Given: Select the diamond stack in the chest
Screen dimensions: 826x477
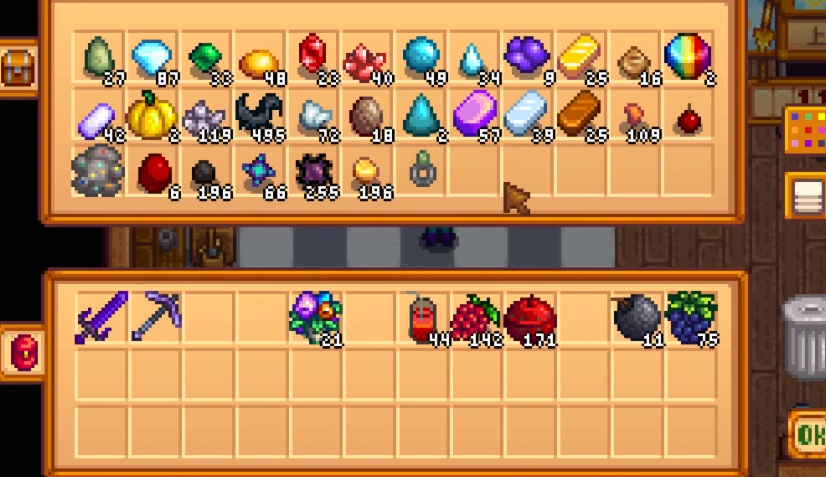Looking at the screenshot, I should coord(152,58).
